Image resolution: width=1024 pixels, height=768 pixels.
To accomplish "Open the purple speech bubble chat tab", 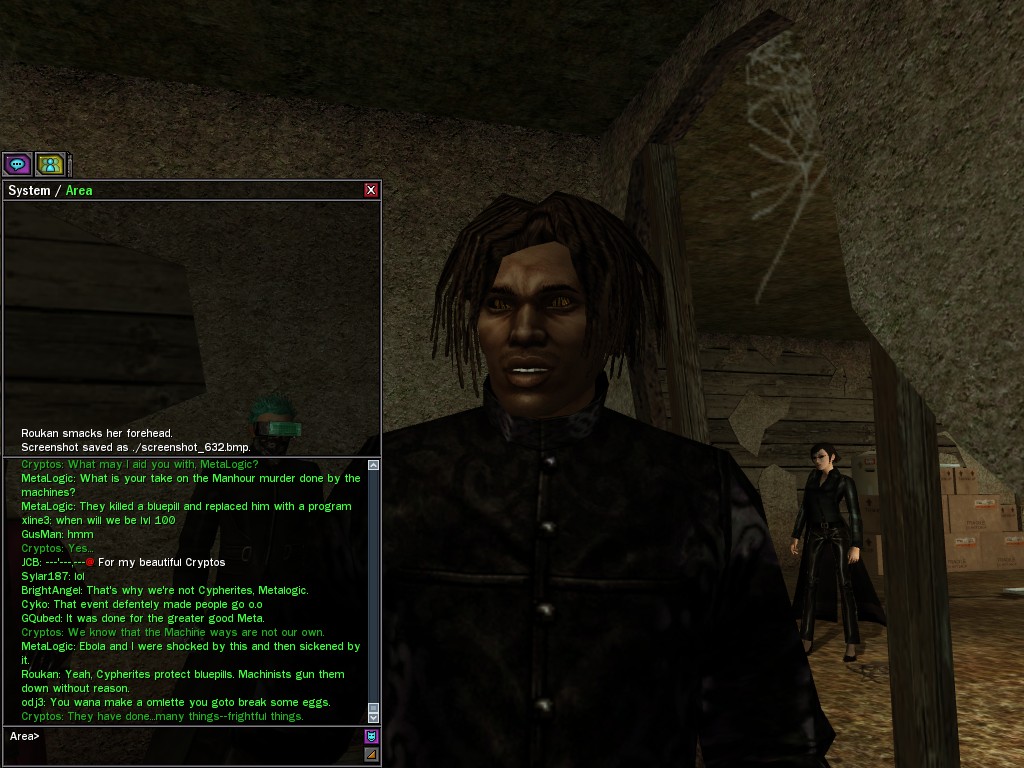I will [x=17, y=164].
